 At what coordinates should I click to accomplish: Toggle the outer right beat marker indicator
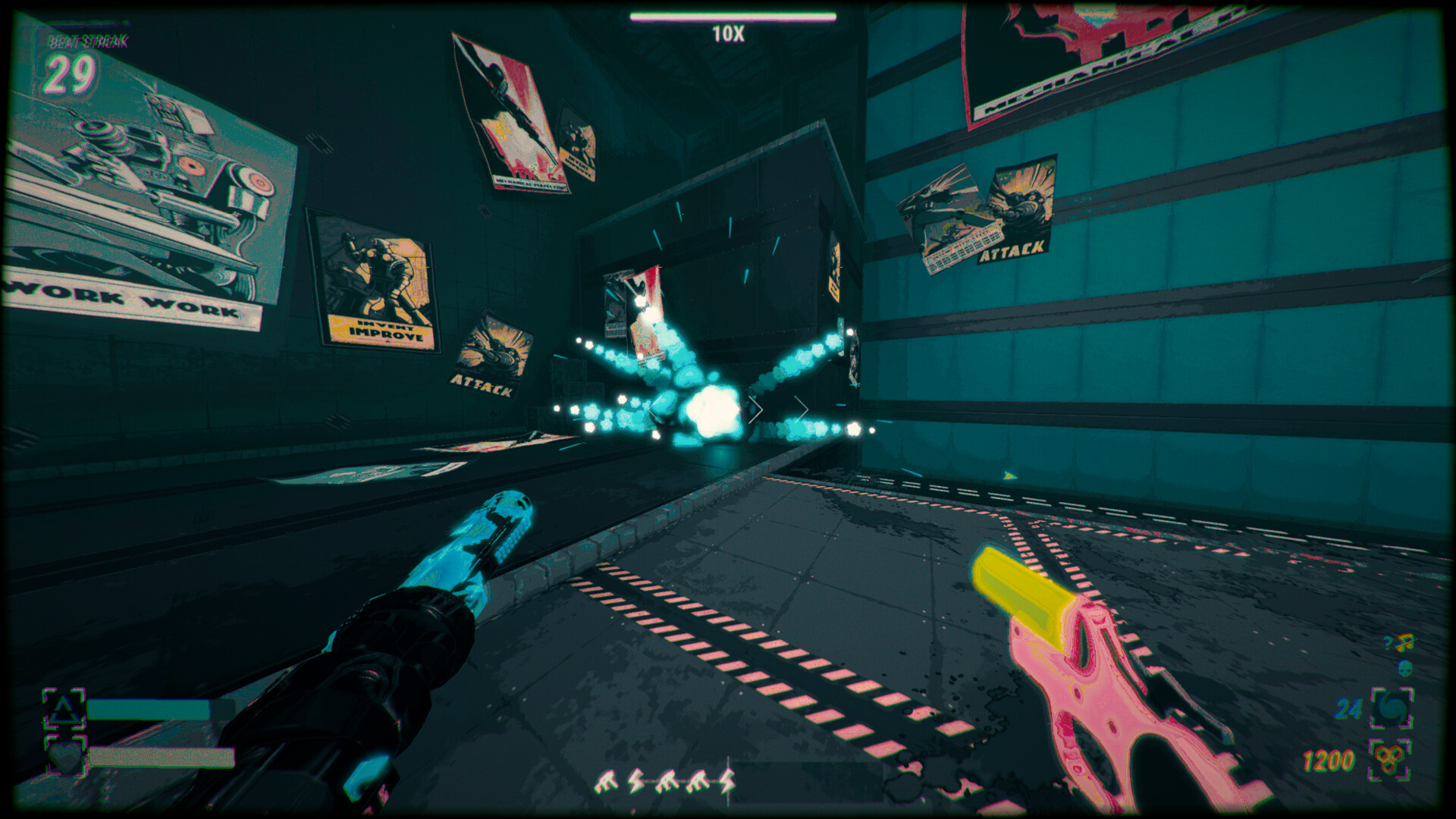coord(802,409)
